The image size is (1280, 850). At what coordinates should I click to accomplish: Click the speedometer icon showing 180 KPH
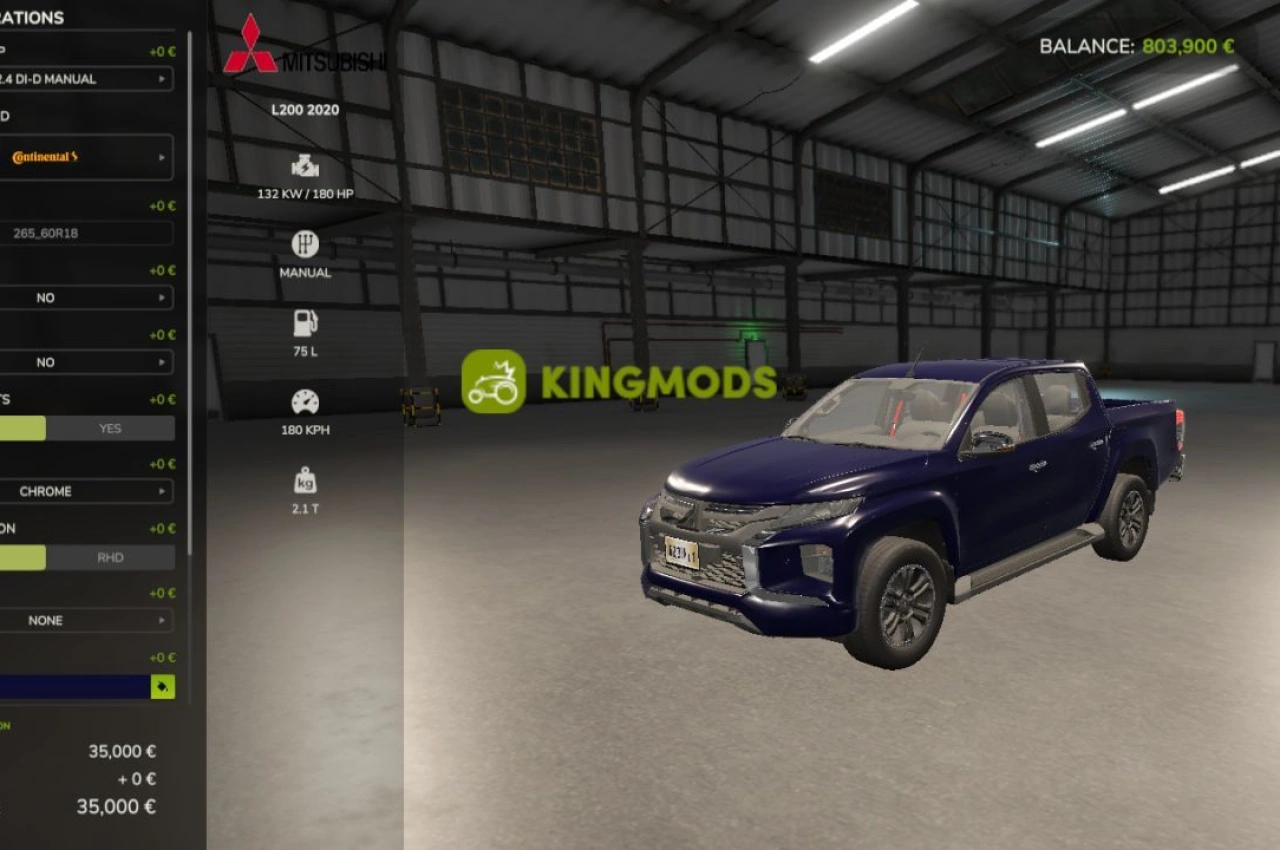303,399
